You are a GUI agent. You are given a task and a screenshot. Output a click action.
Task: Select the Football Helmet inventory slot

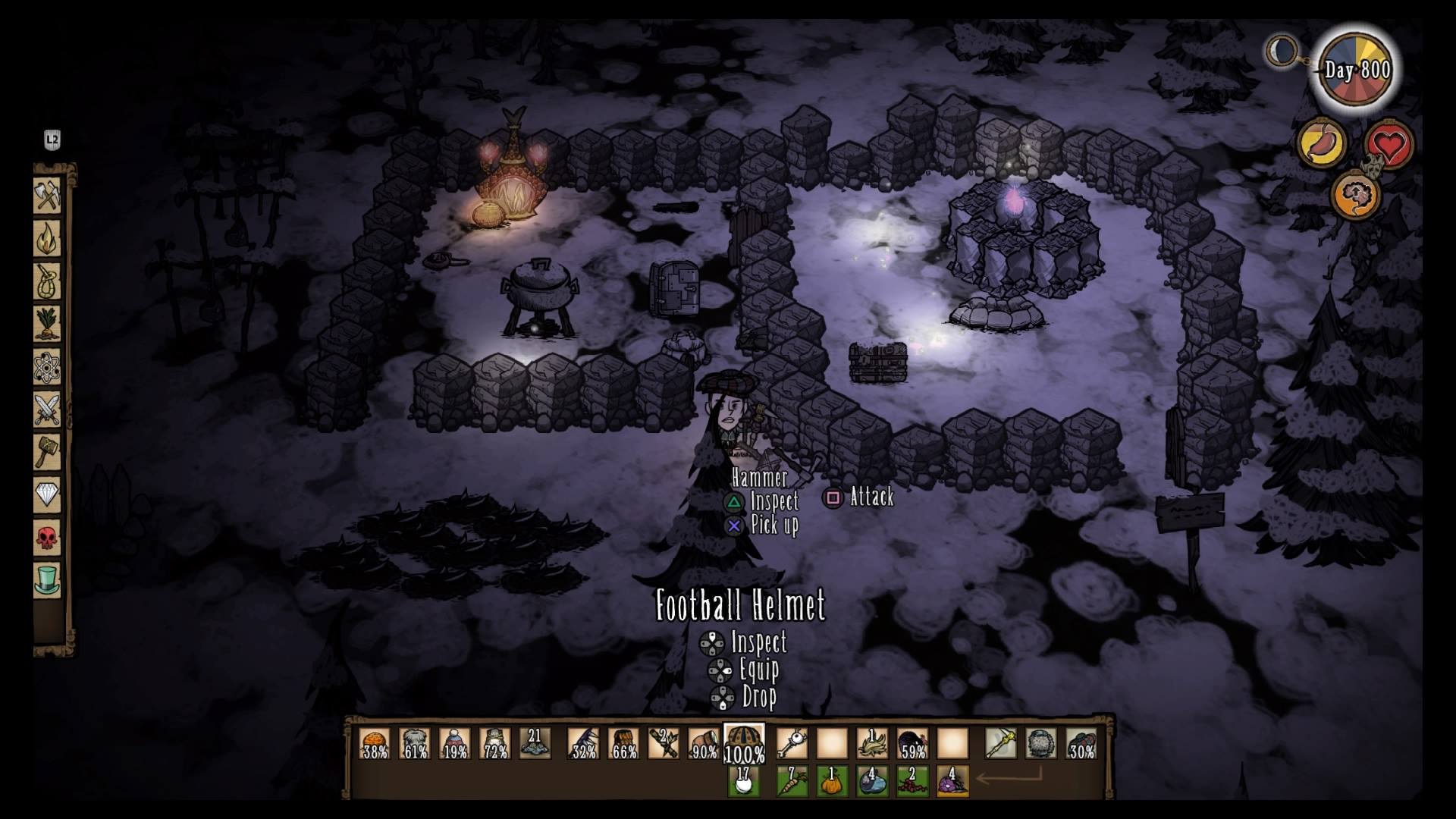[x=744, y=743]
